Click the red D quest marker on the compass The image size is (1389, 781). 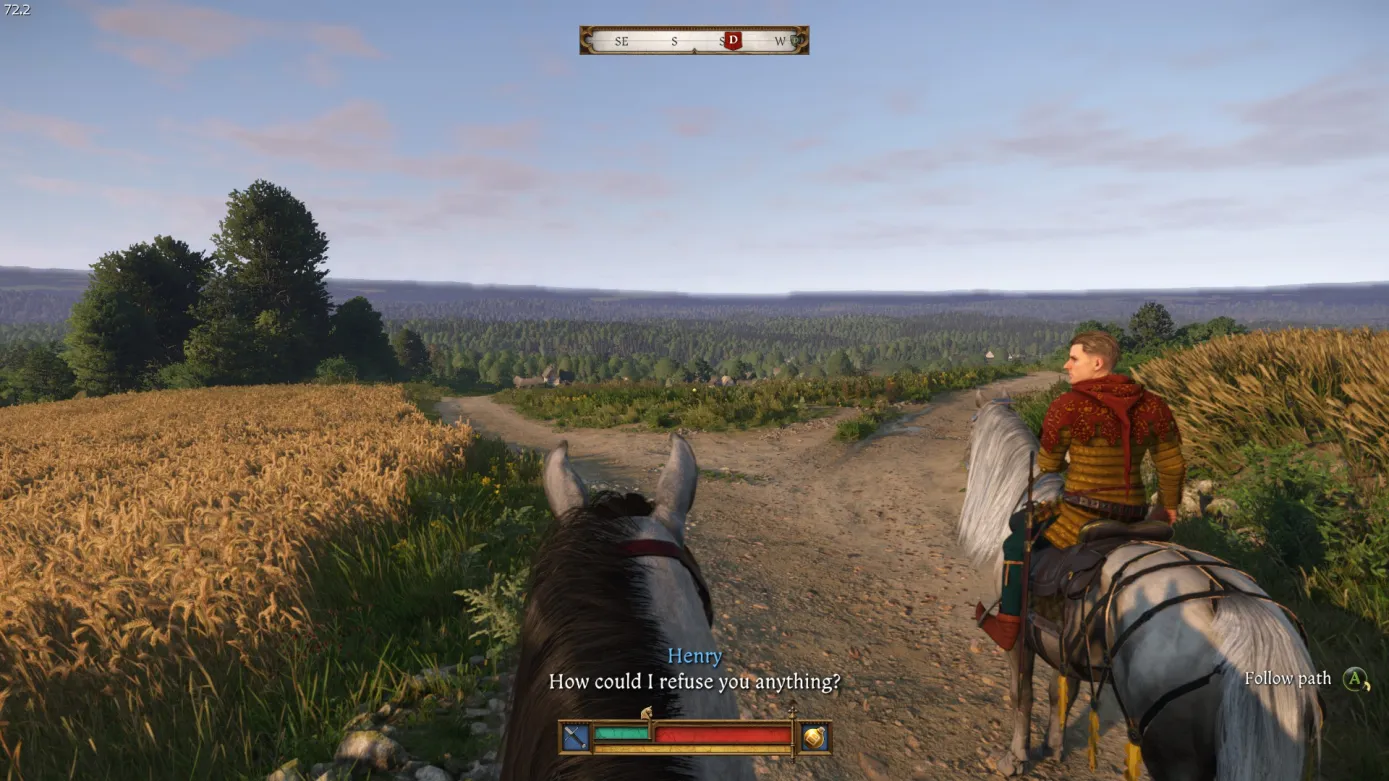click(733, 40)
